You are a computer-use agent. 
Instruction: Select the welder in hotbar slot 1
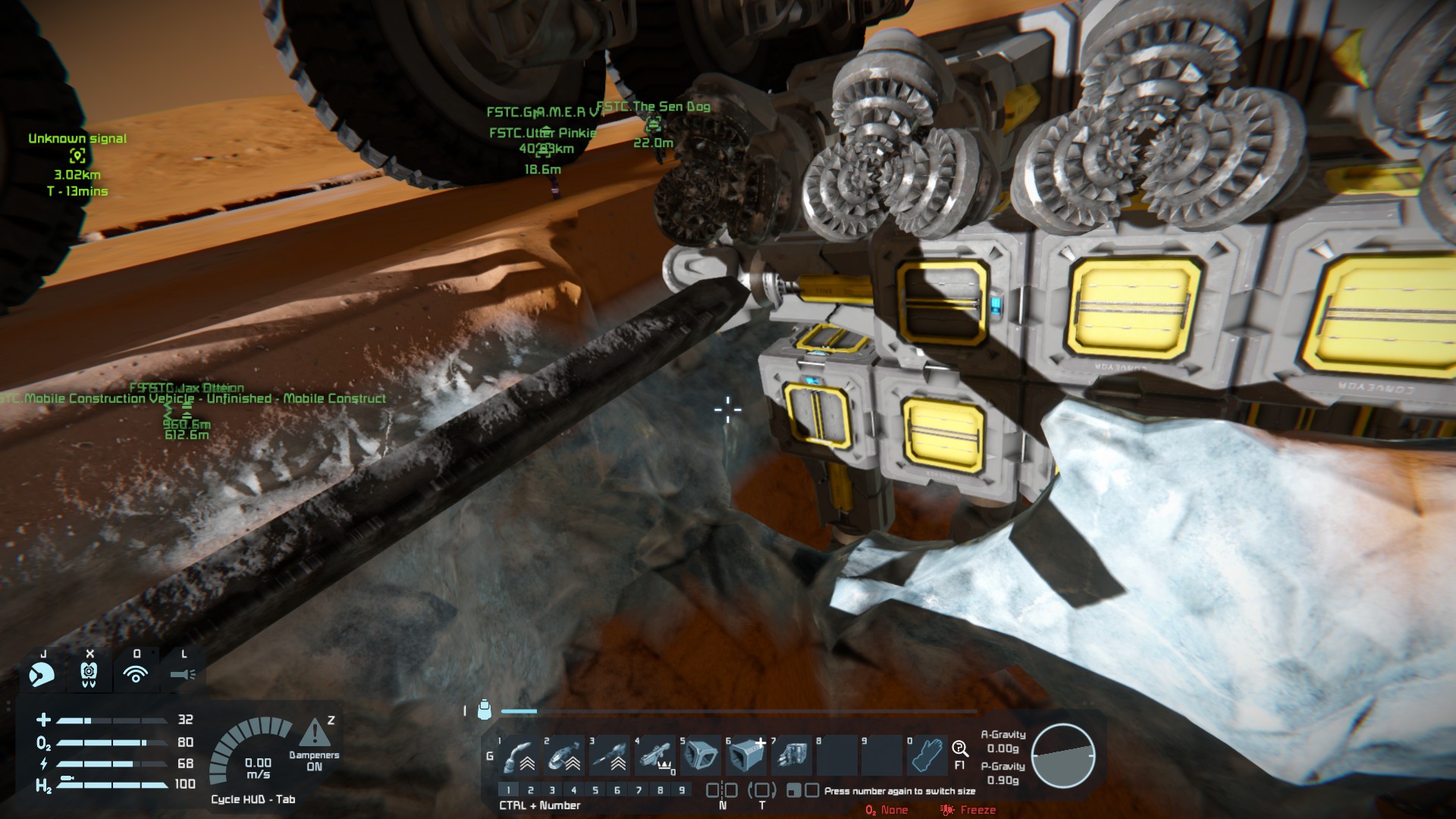pyautogui.click(x=519, y=755)
